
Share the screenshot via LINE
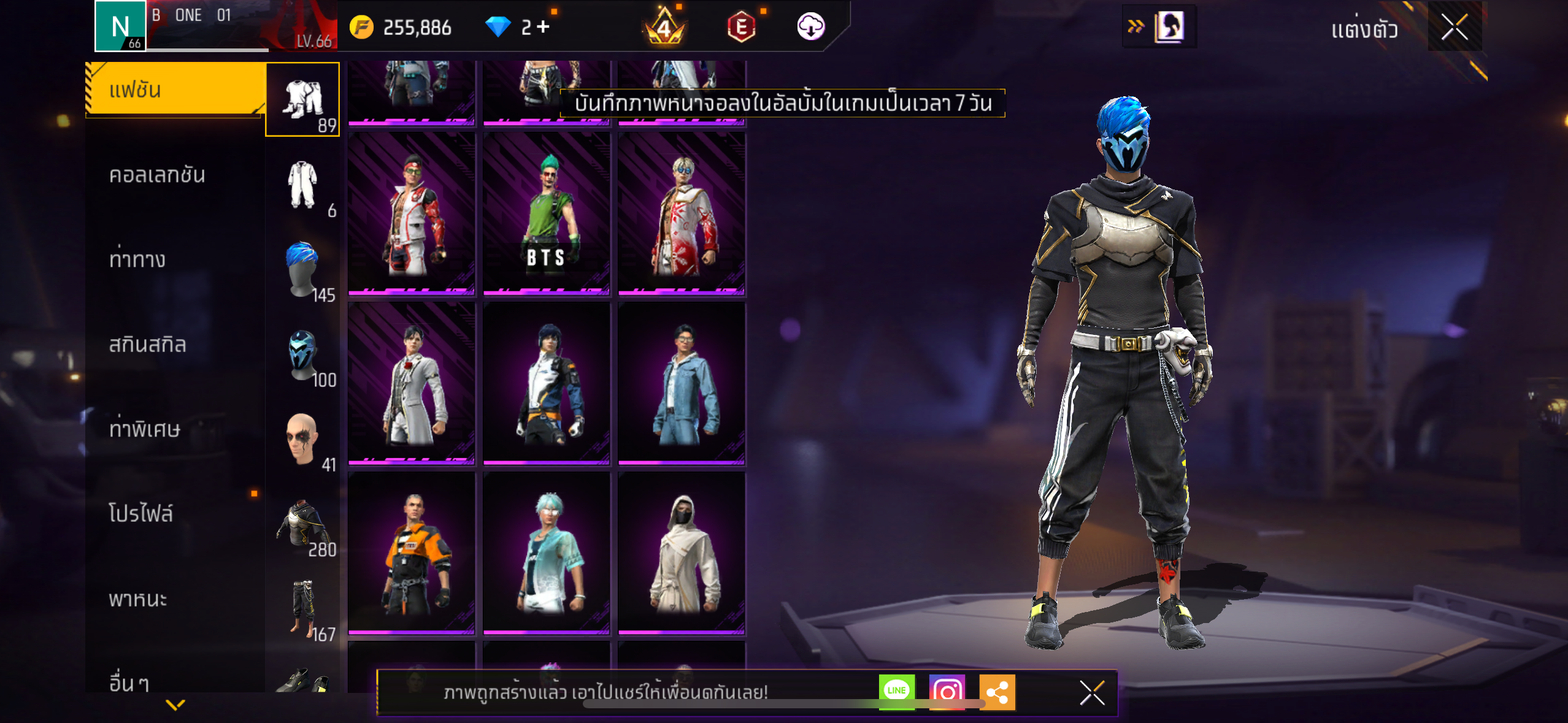tap(896, 692)
